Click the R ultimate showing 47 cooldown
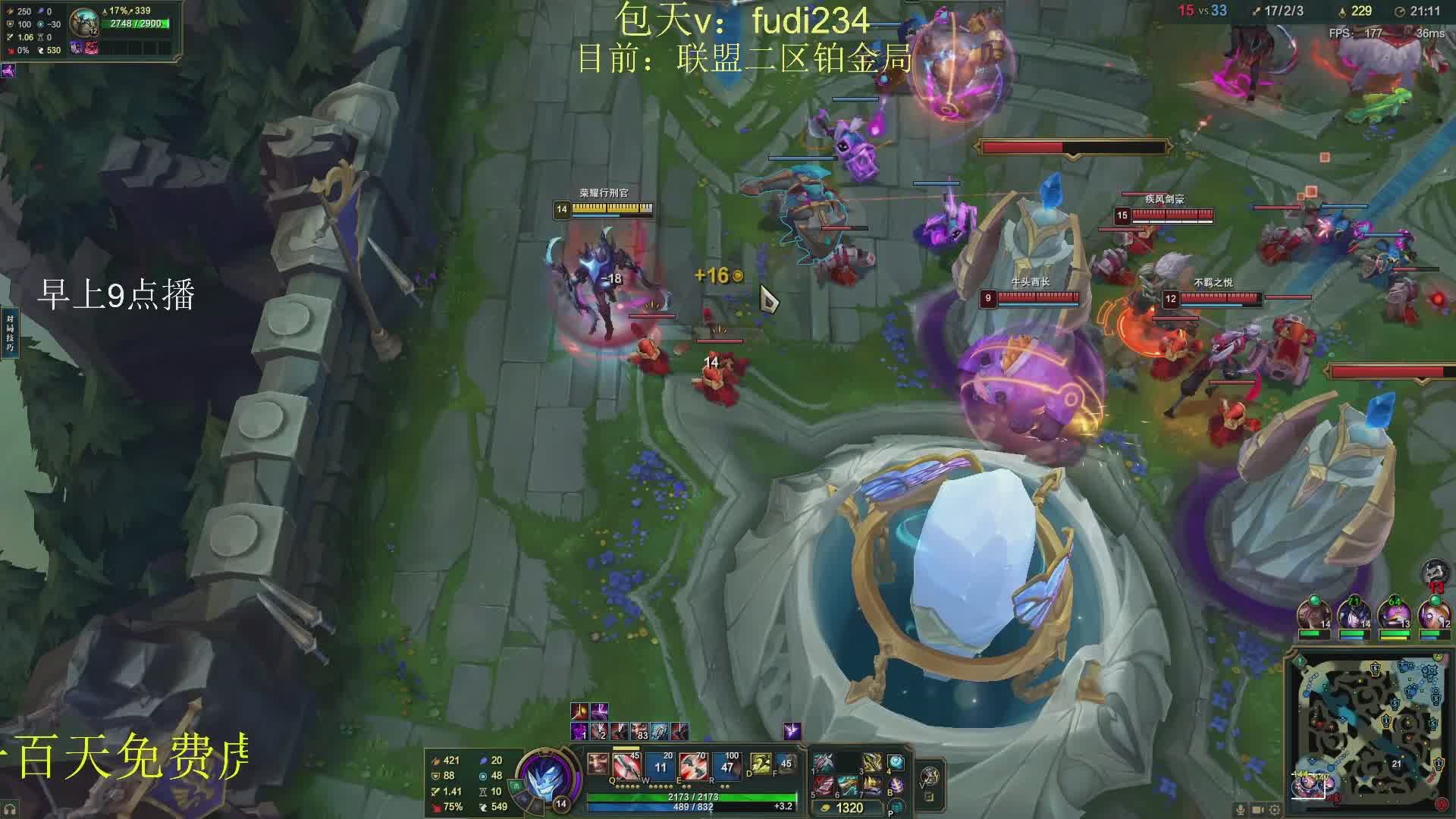 [726, 766]
